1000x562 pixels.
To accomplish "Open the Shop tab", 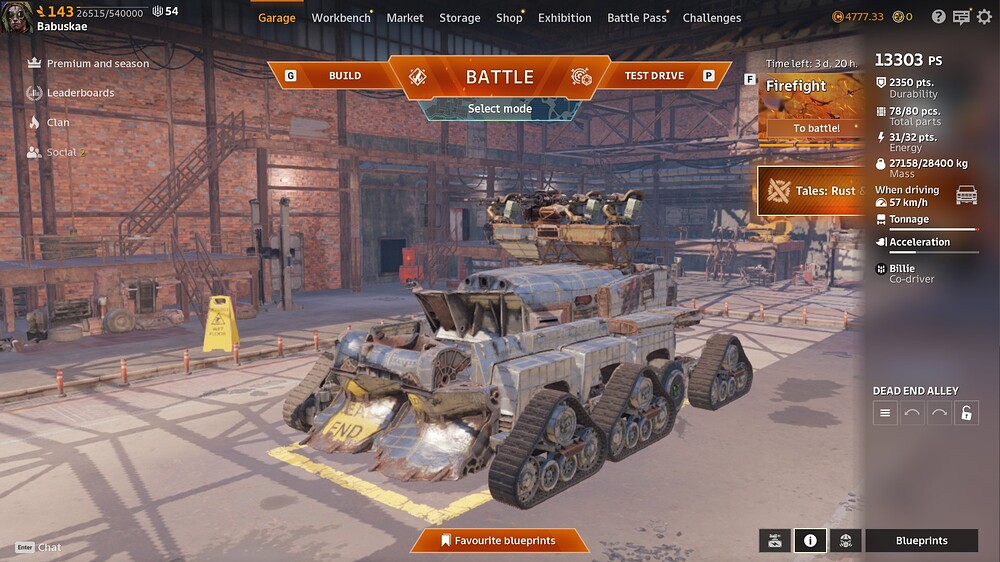I will point(509,18).
